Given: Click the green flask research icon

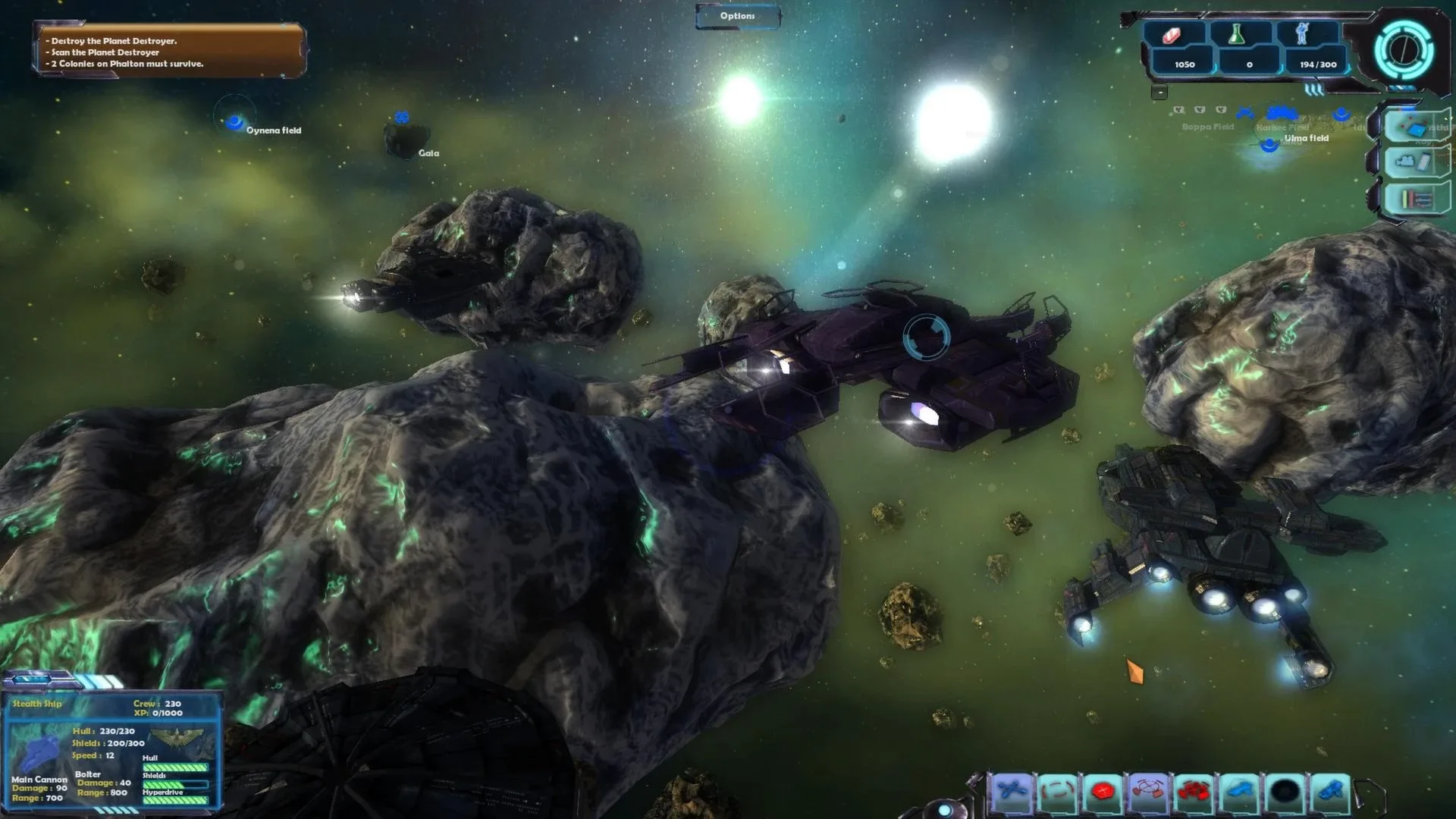Looking at the screenshot, I should click(1238, 34).
